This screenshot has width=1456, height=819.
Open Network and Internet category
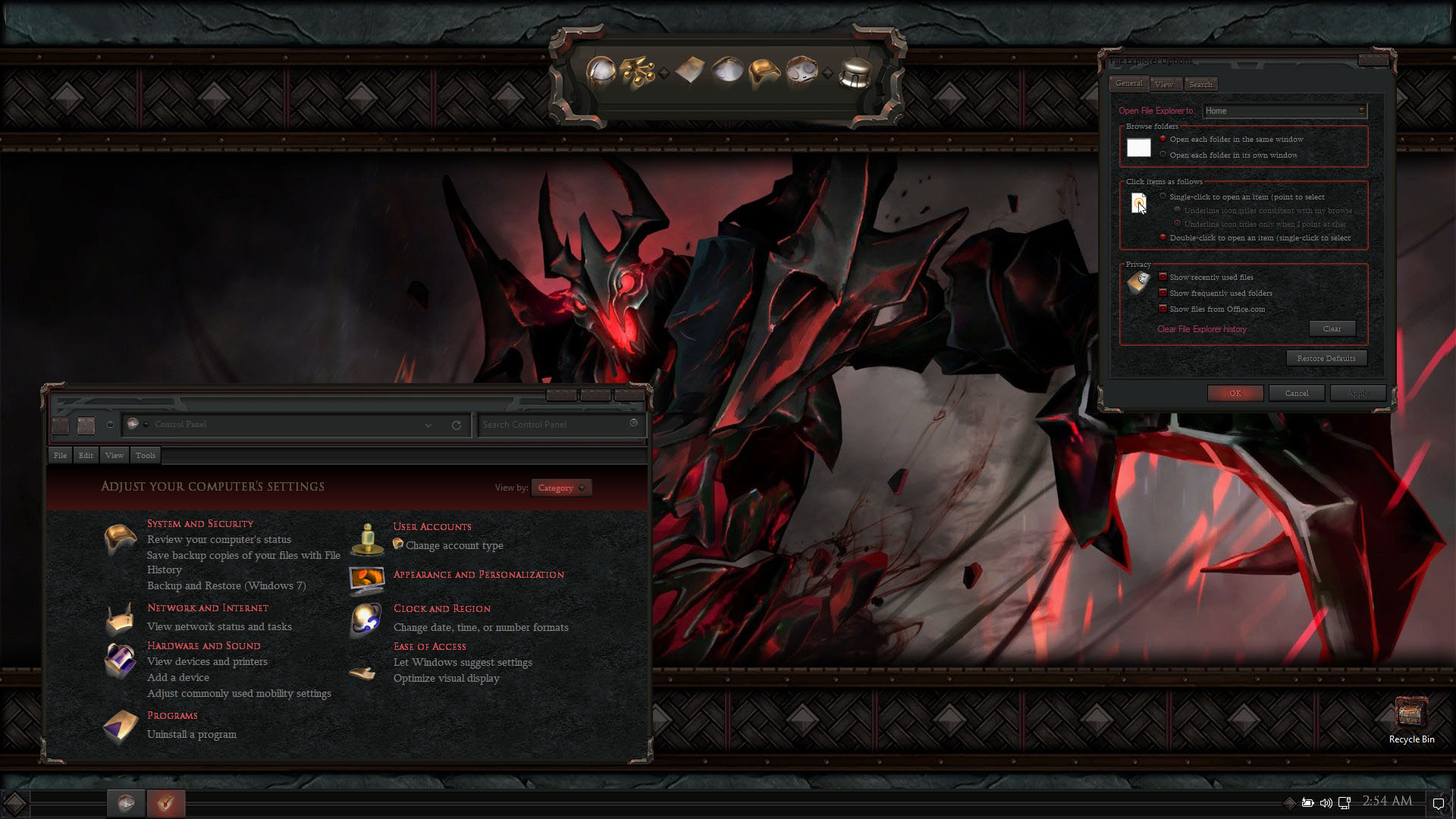tap(208, 607)
